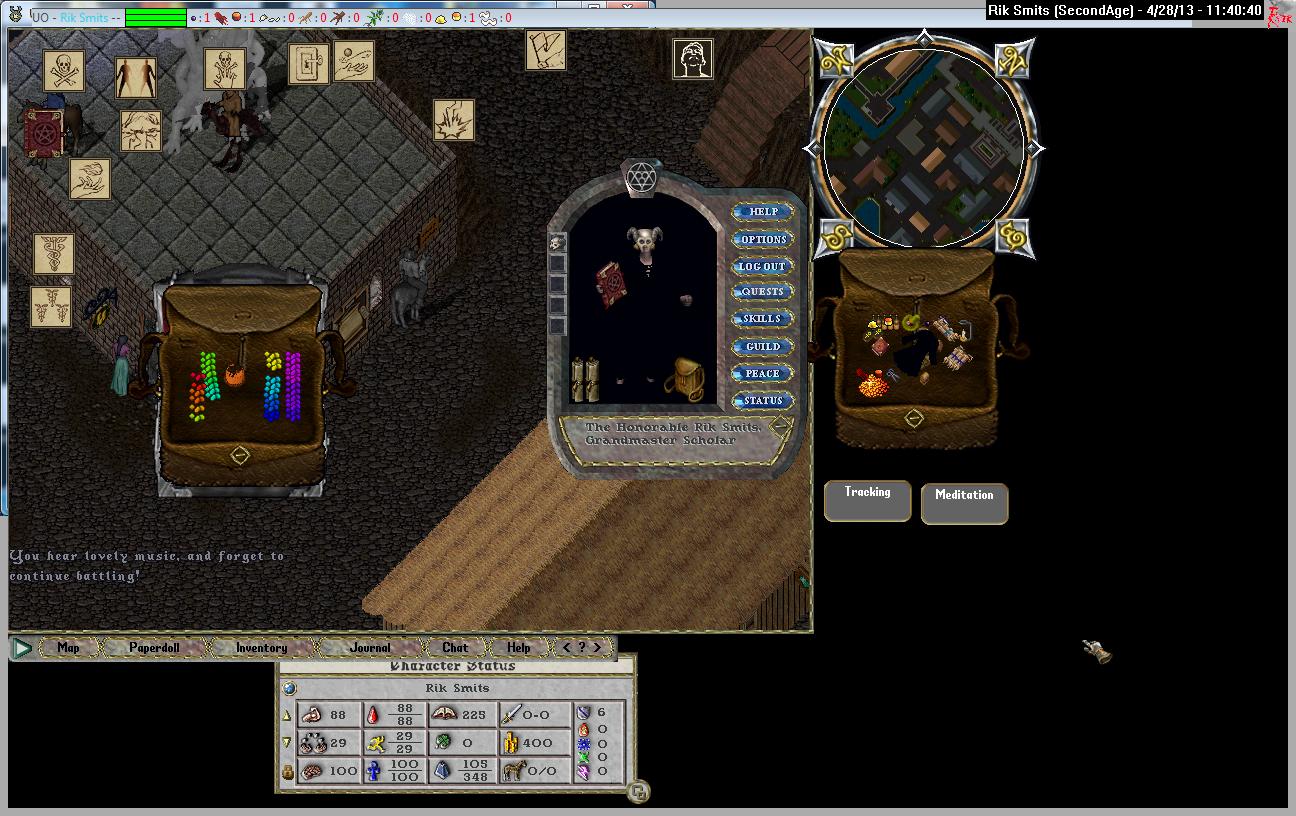Open Chat from the bottom menu bar
This screenshot has height=816, width=1296.
click(x=455, y=647)
